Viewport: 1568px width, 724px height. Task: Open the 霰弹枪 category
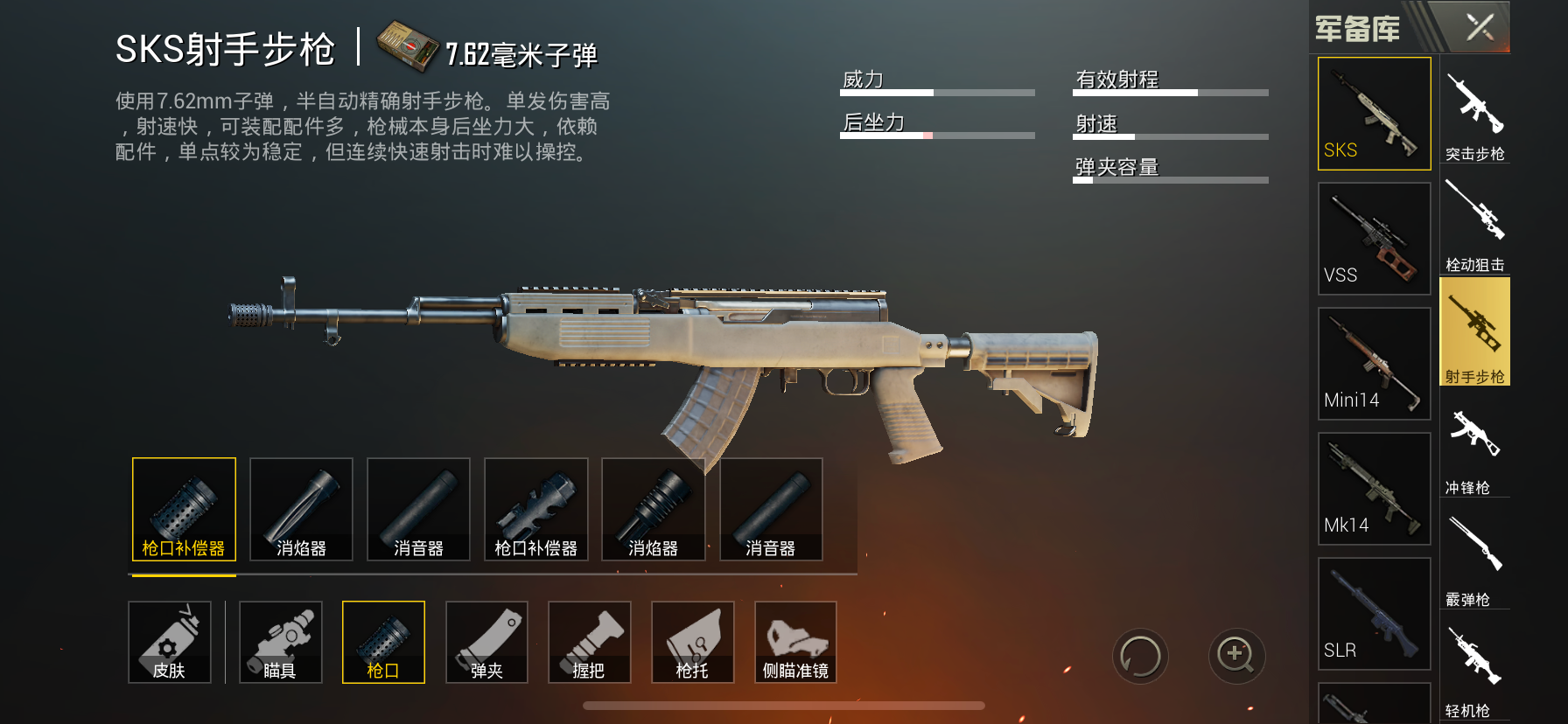1475,558
